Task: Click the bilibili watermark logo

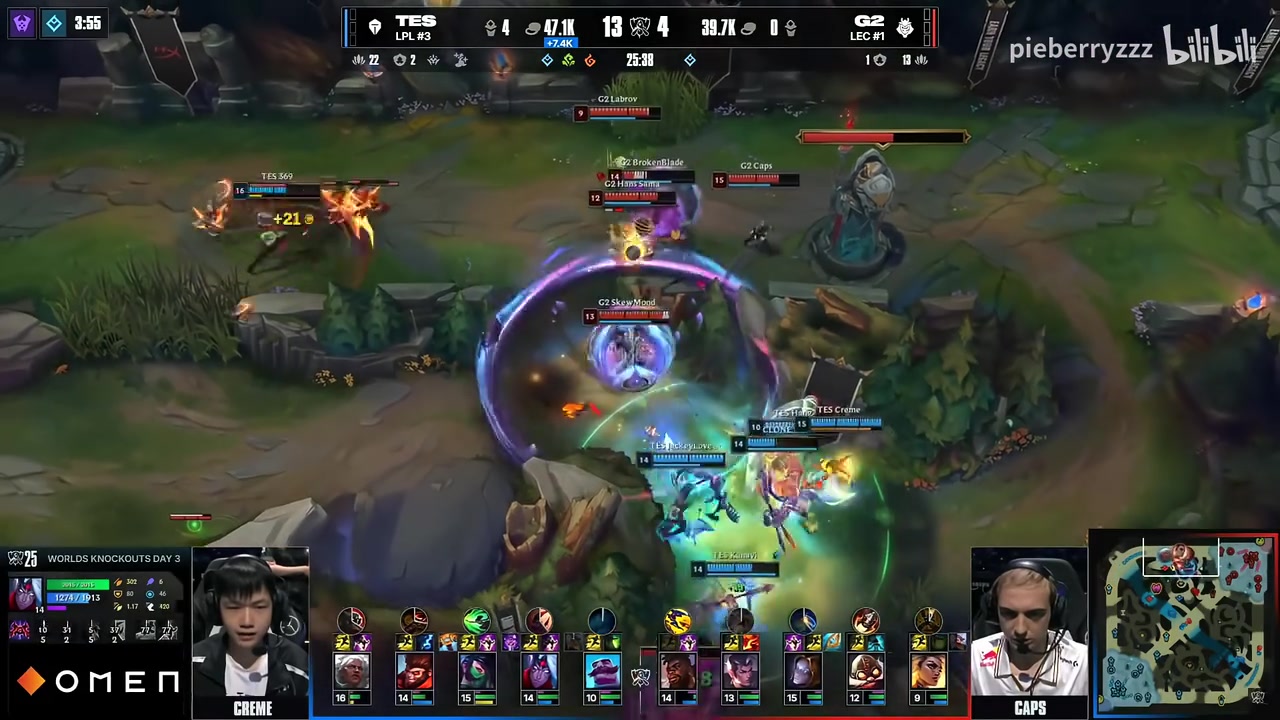Action: [1209, 48]
